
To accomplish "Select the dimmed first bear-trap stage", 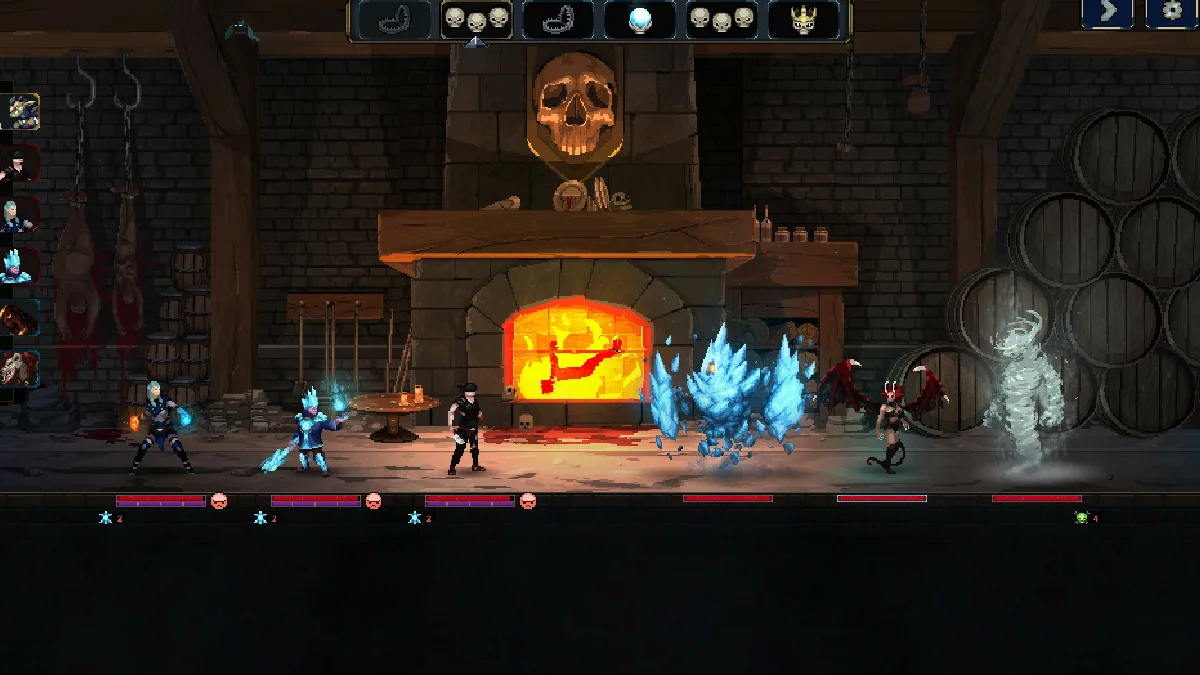I will point(394,19).
